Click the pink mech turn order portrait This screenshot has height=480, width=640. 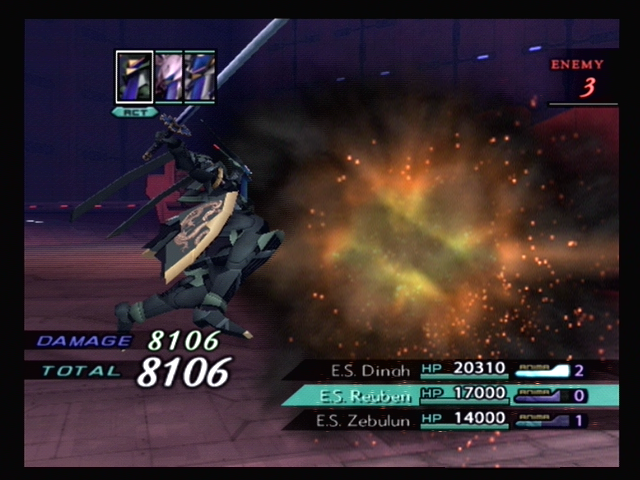(169, 76)
